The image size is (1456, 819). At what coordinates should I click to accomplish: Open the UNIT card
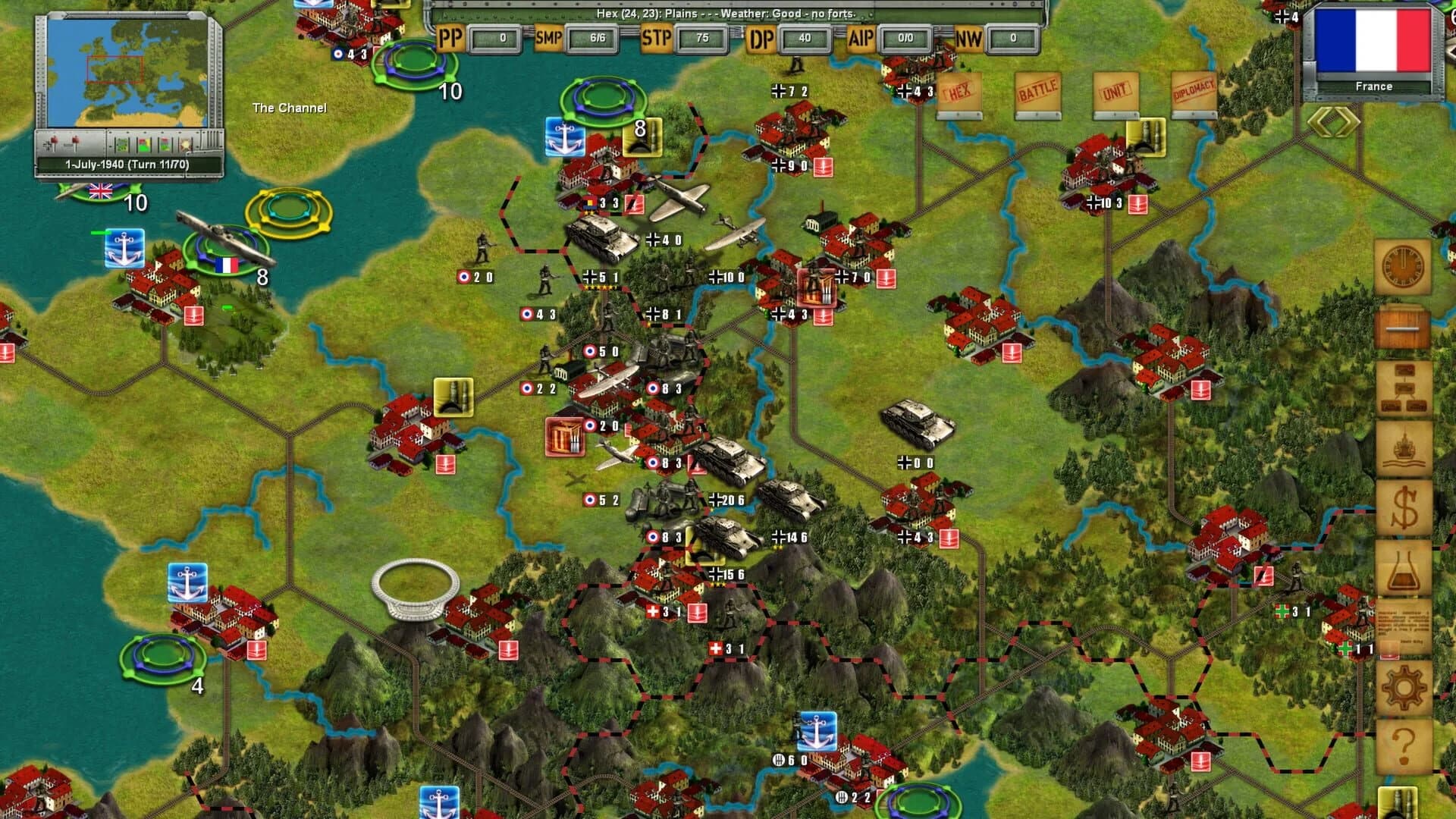1115,91
